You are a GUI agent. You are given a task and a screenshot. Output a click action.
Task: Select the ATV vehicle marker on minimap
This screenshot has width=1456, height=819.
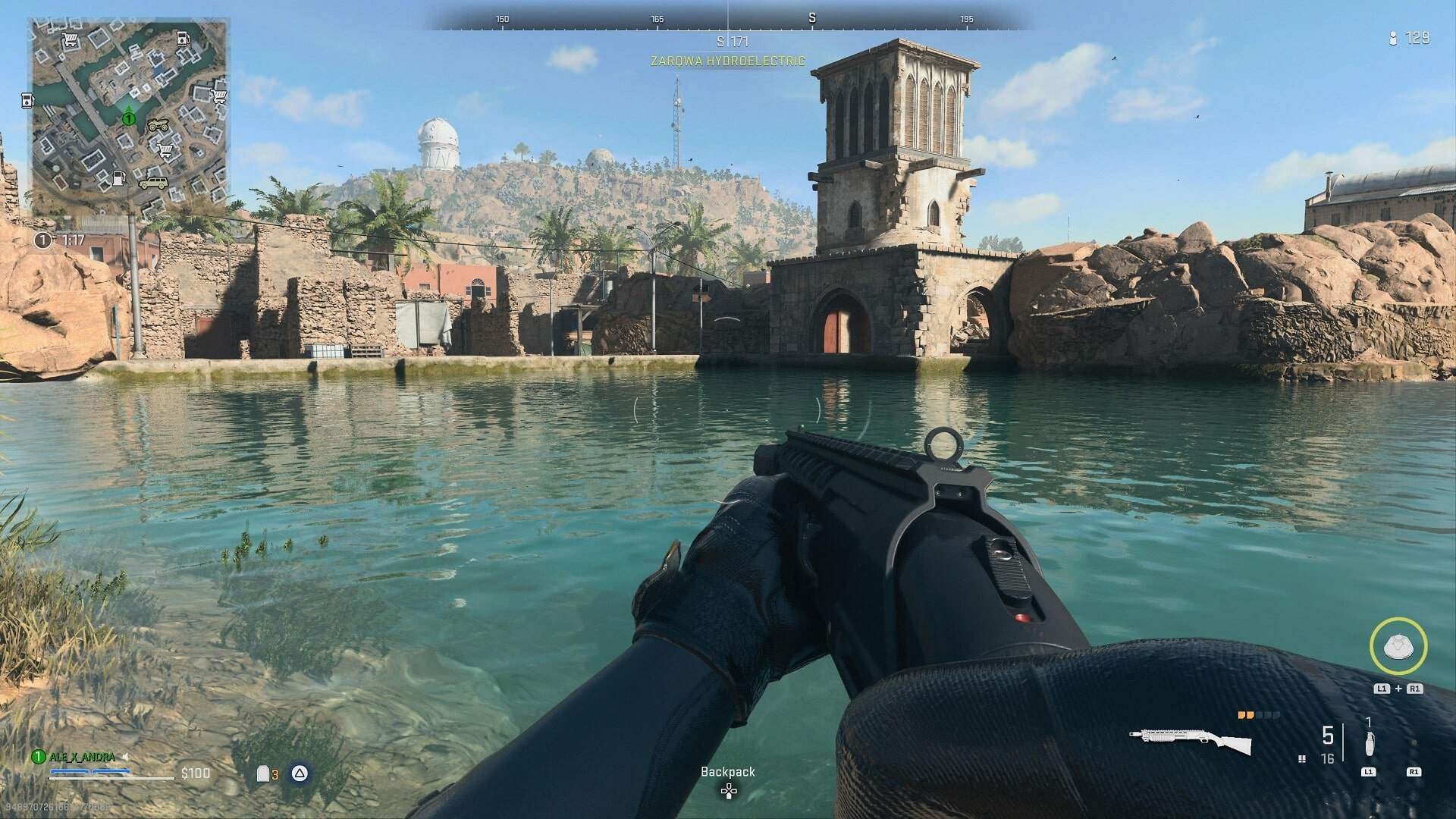158,126
